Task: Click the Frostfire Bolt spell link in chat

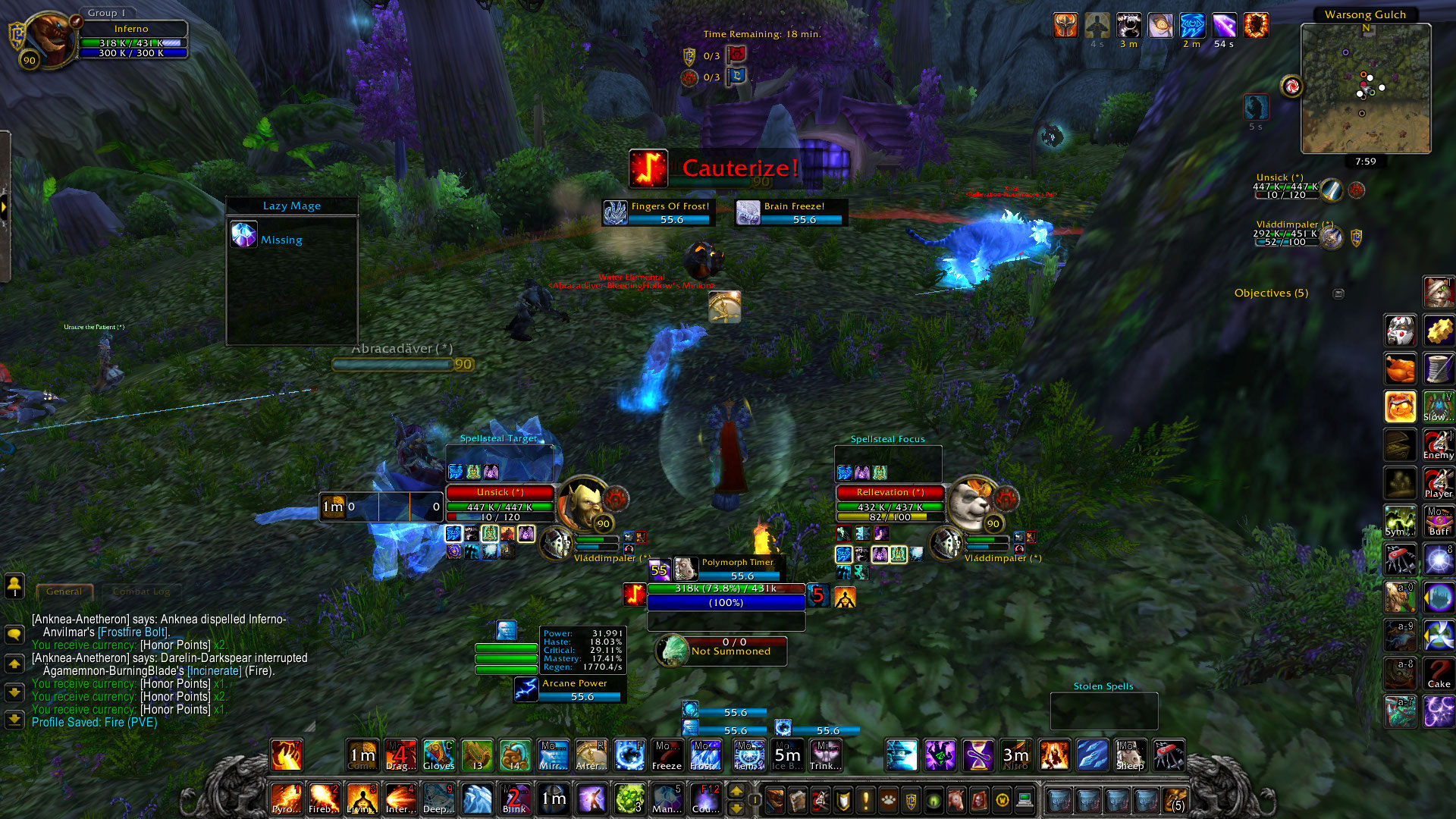Action: pyautogui.click(x=133, y=632)
